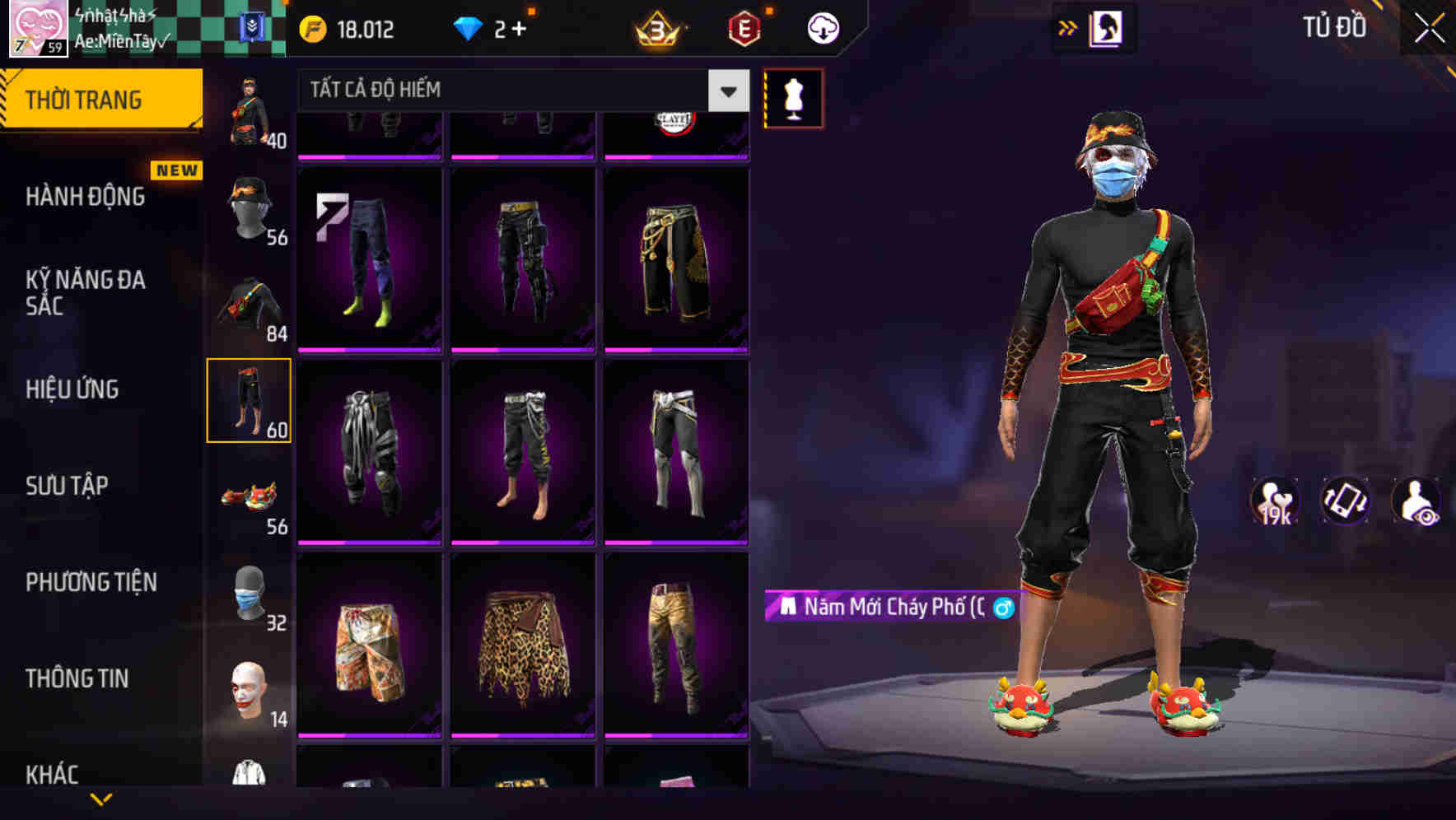
Task: Open the PHƯƠNG TIỆN menu item
Action: 91,581
